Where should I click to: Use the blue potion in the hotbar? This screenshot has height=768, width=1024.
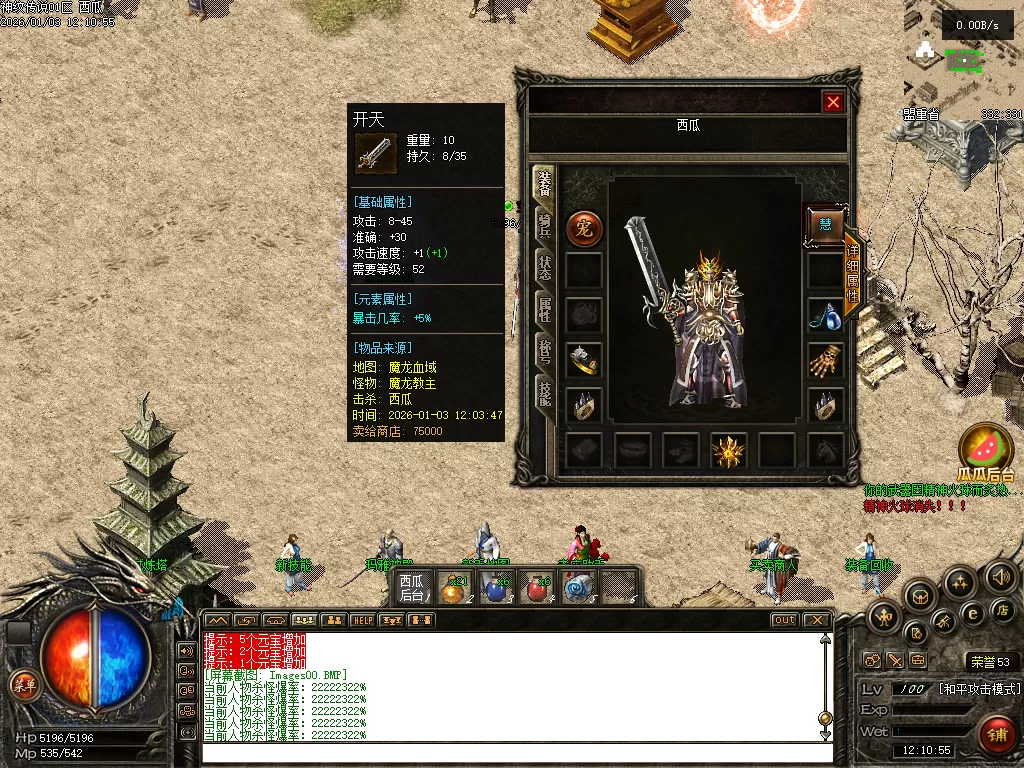[x=497, y=589]
